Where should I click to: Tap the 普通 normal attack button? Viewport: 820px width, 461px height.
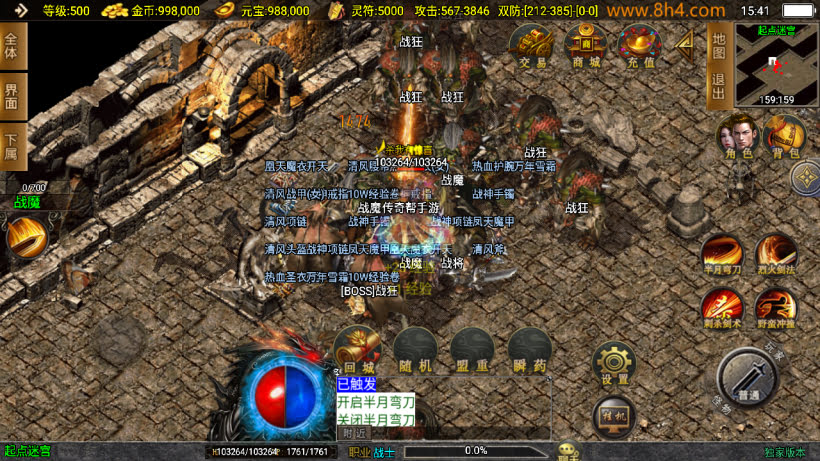click(x=747, y=379)
